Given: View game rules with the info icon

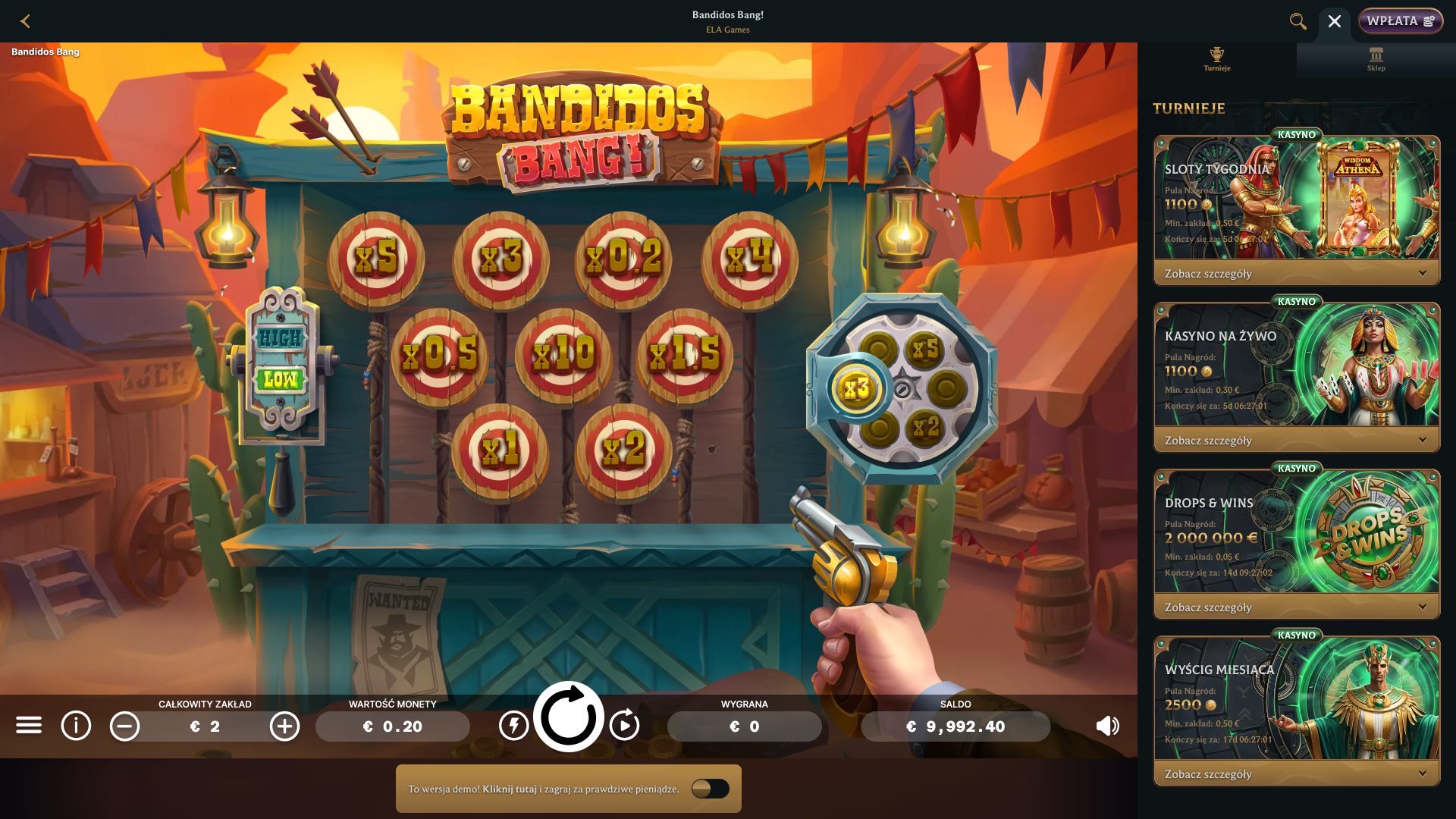Looking at the screenshot, I should (x=75, y=726).
